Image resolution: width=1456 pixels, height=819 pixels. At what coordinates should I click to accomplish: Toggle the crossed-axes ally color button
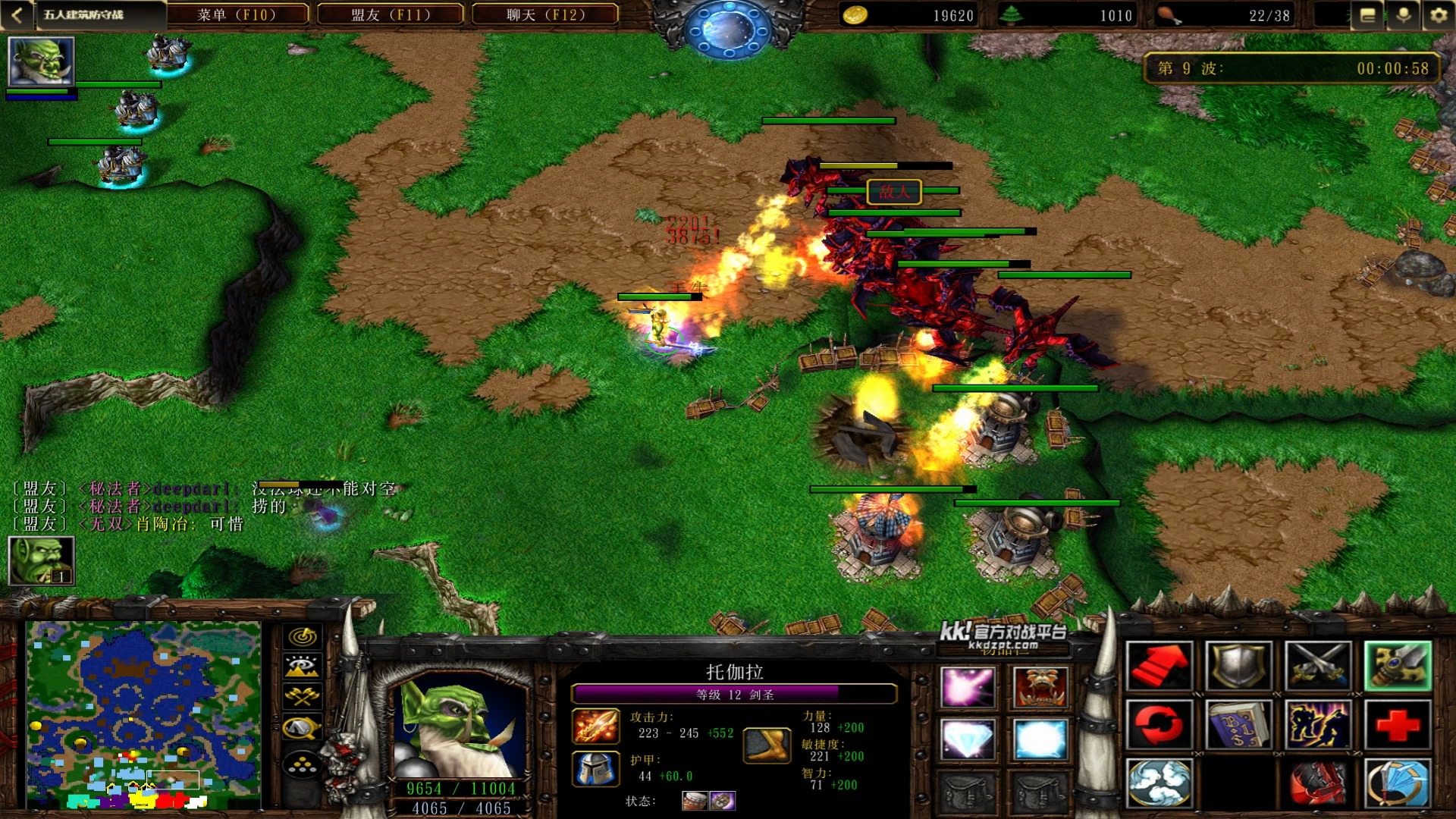tap(302, 697)
